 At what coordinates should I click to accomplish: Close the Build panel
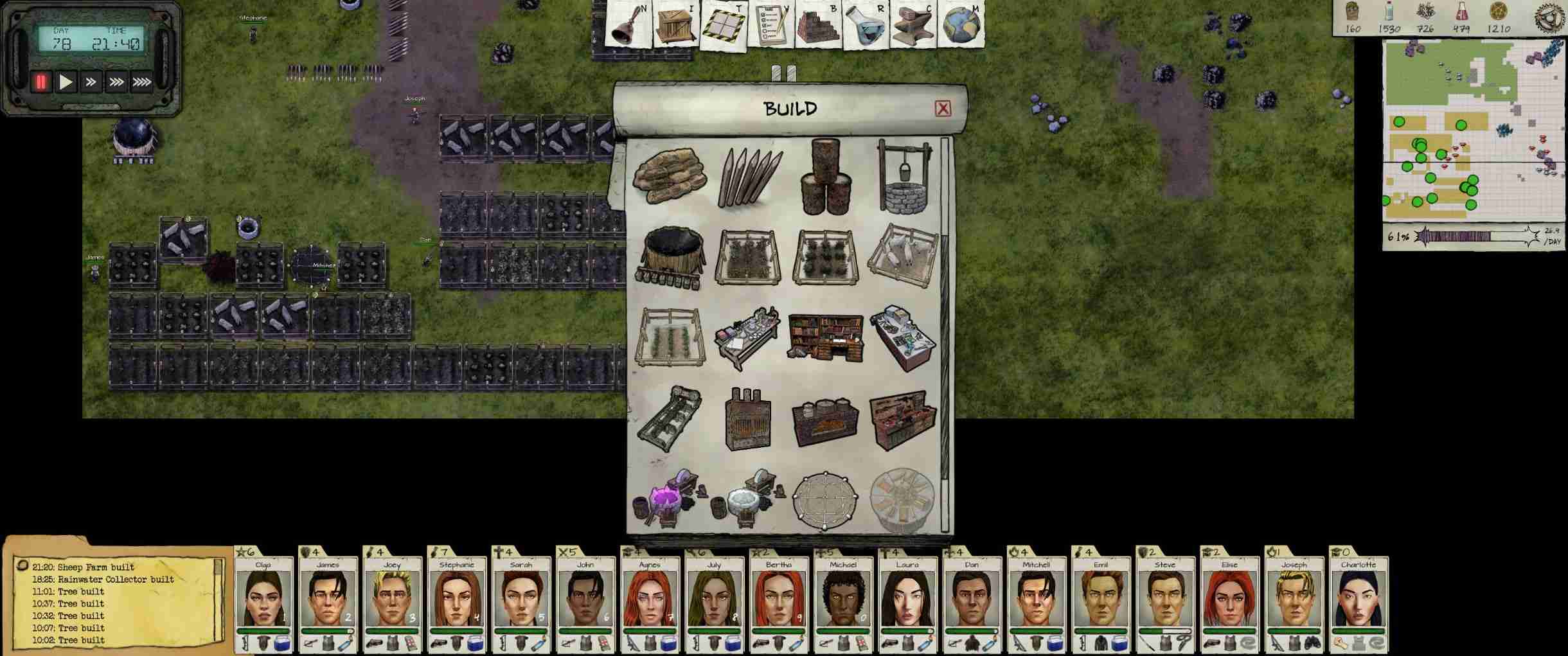click(x=942, y=109)
